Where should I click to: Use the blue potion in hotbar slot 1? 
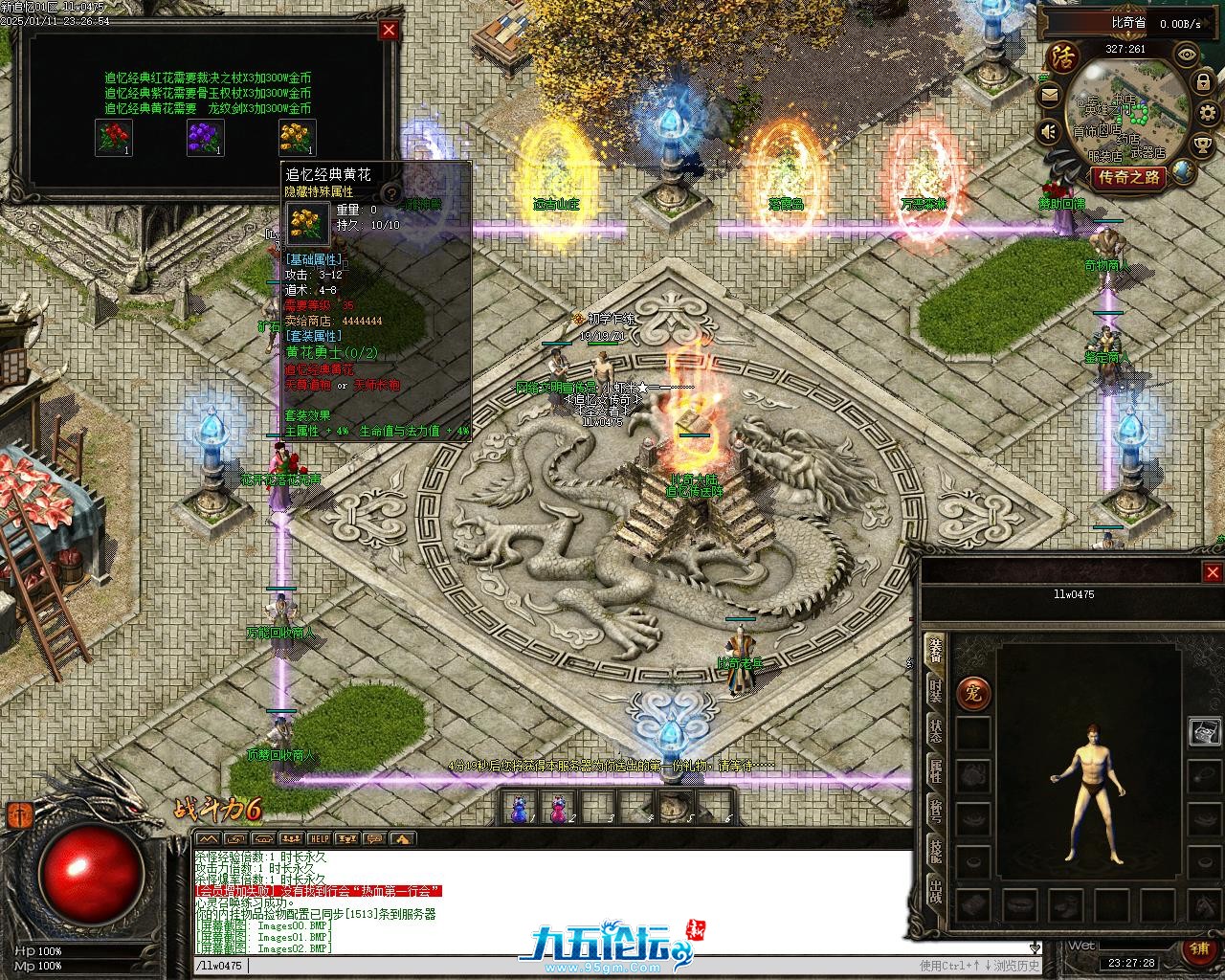(x=520, y=809)
